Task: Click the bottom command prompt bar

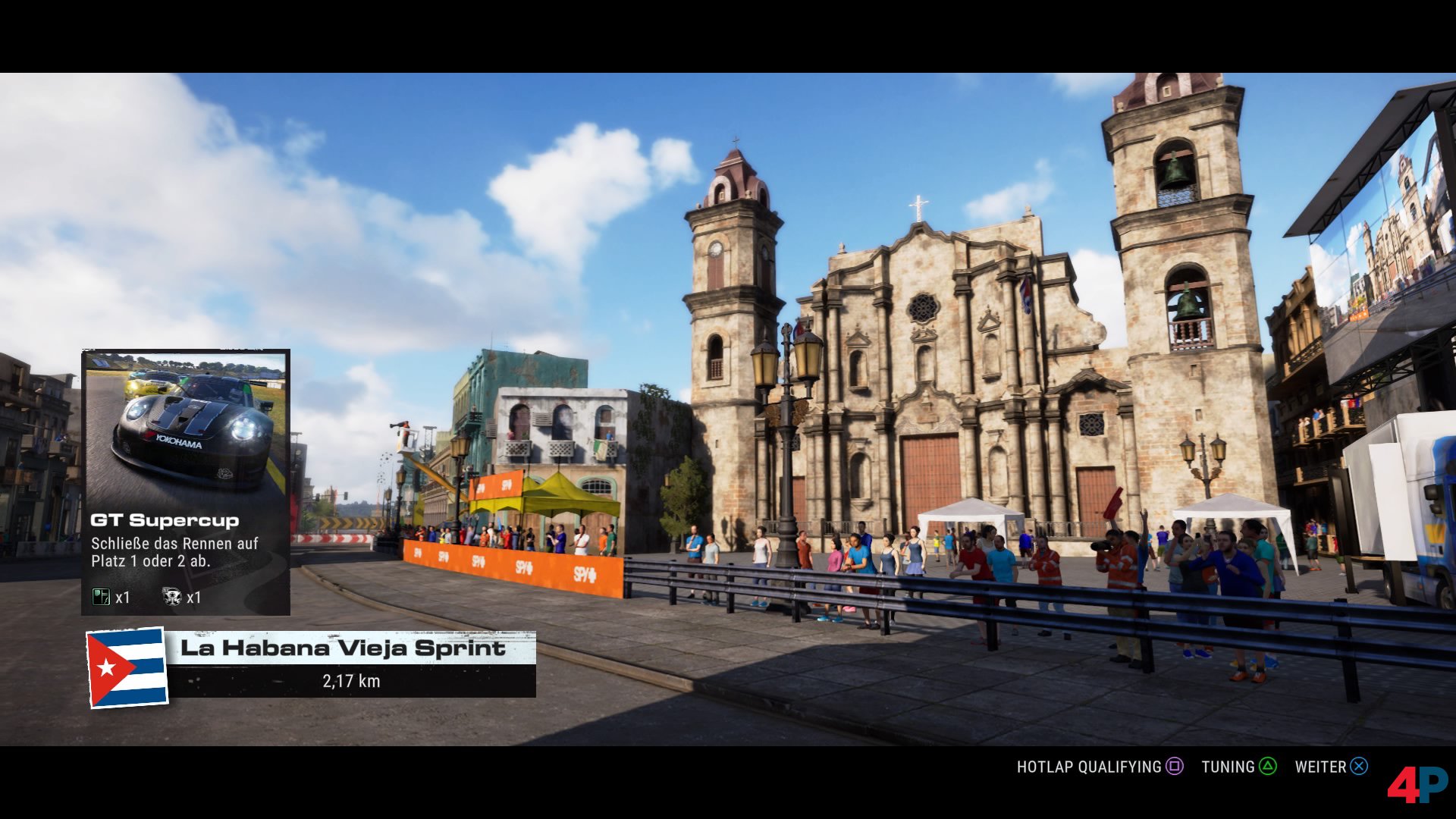Action: 1213,767
